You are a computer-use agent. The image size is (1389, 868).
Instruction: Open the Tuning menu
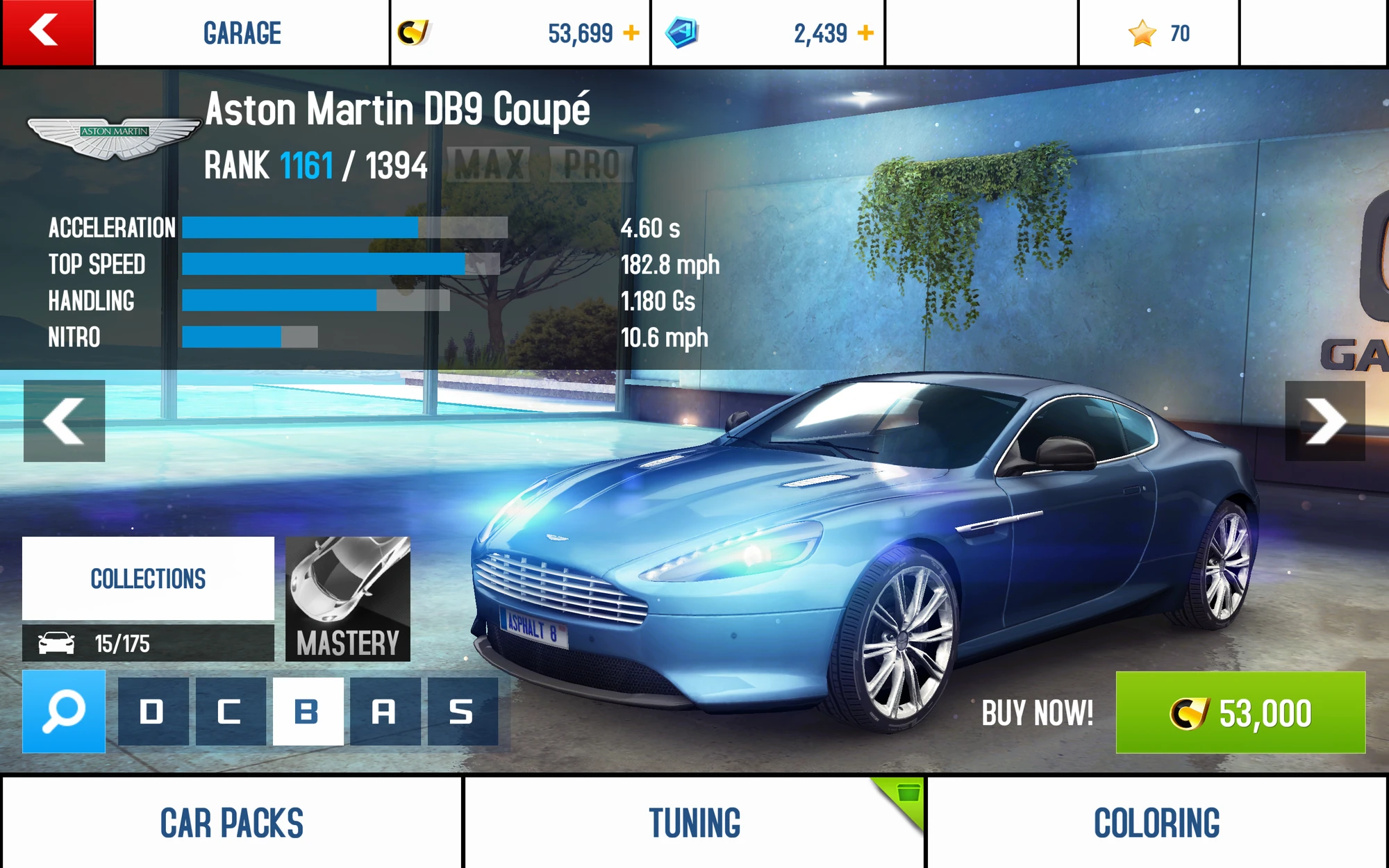click(x=694, y=823)
